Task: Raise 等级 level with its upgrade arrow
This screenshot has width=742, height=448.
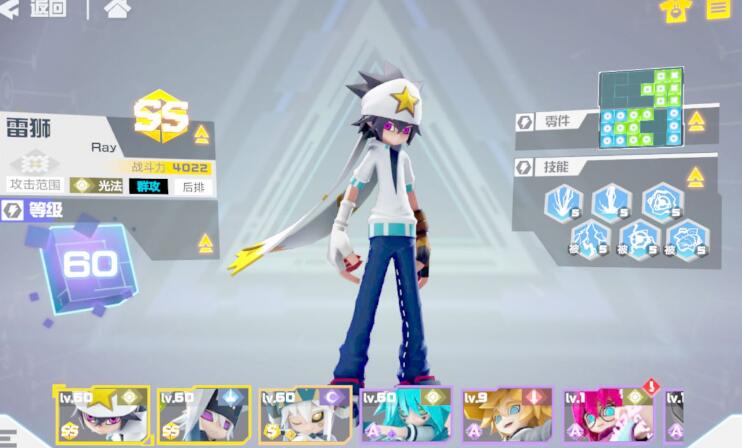Action: coord(206,243)
